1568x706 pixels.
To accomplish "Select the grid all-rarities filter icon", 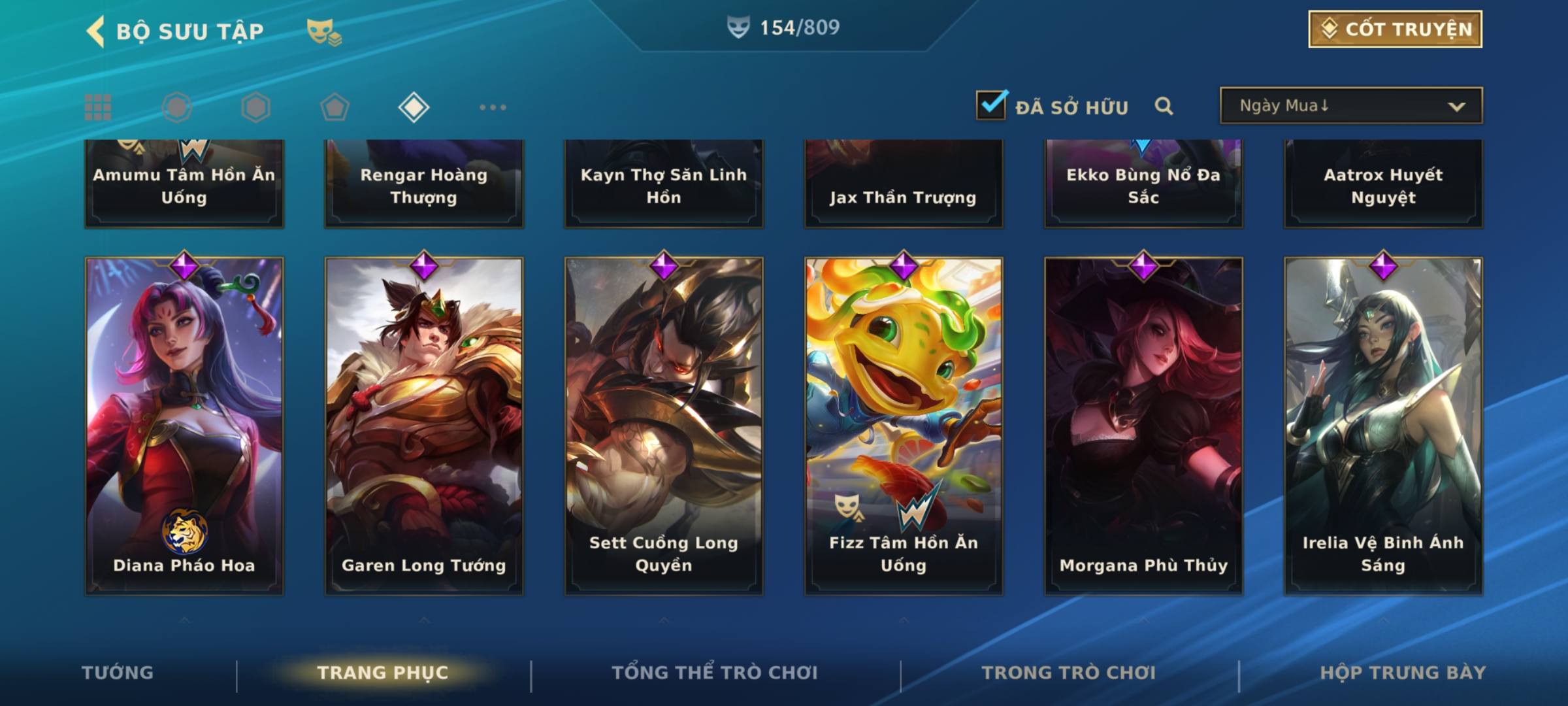I will tap(98, 107).
